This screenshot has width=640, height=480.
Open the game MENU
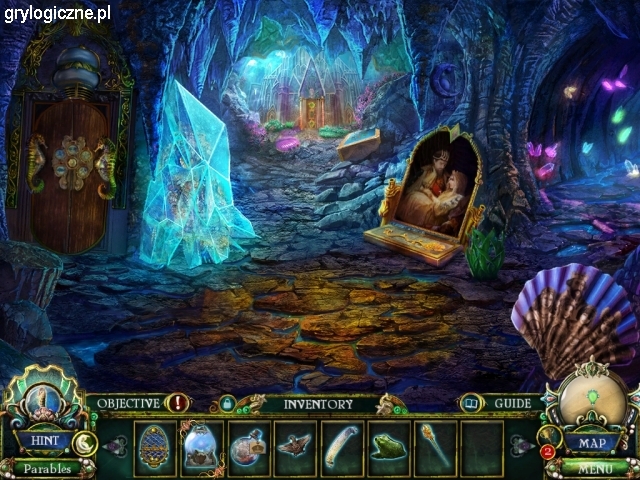coord(592,466)
